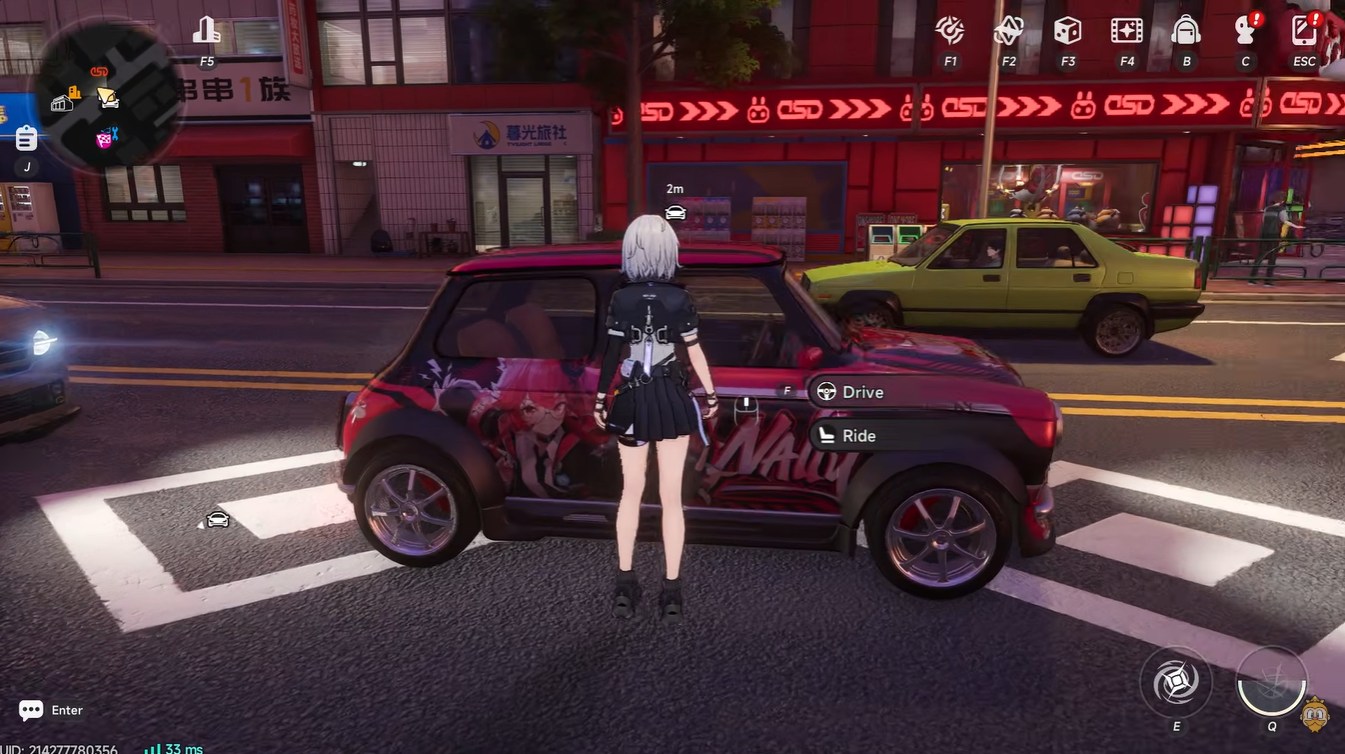The image size is (1345, 754).
Task: Check contacts icon with red notification (C)
Action: coord(1244,32)
